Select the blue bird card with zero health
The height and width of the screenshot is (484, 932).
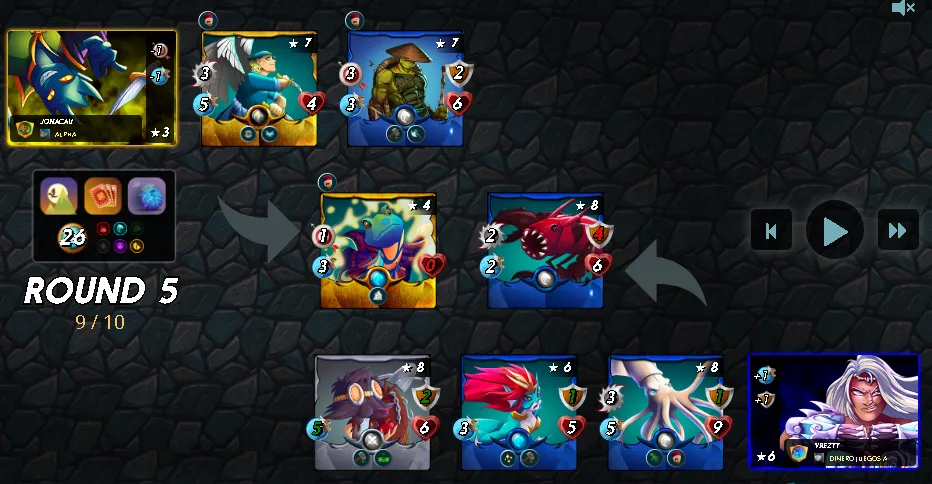[x=378, y=250]
